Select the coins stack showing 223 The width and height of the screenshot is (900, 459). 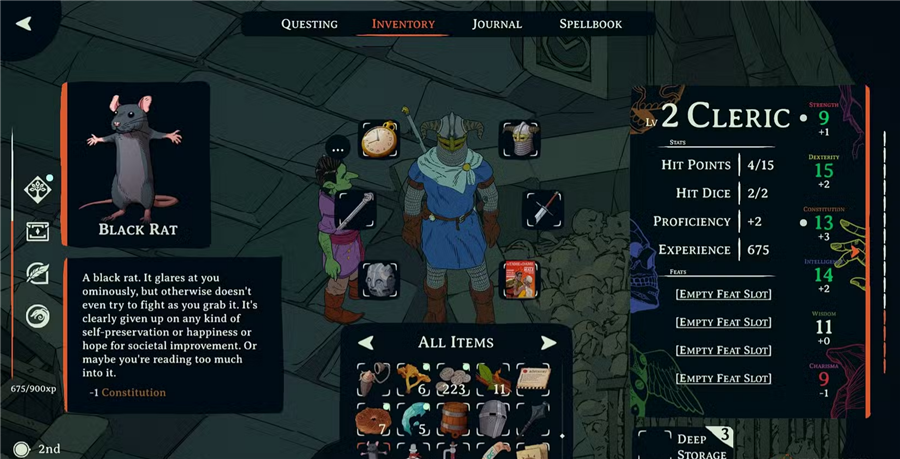(455, 380)
